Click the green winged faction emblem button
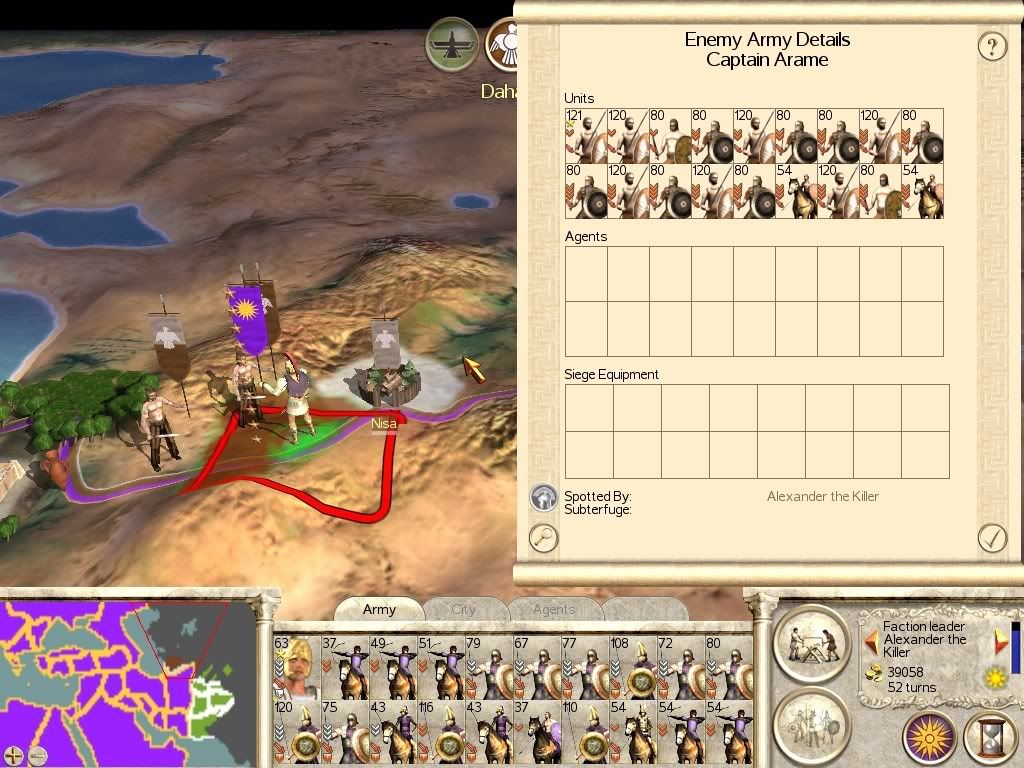Viewport: 1024px width, 768px height. click(452, 44)
